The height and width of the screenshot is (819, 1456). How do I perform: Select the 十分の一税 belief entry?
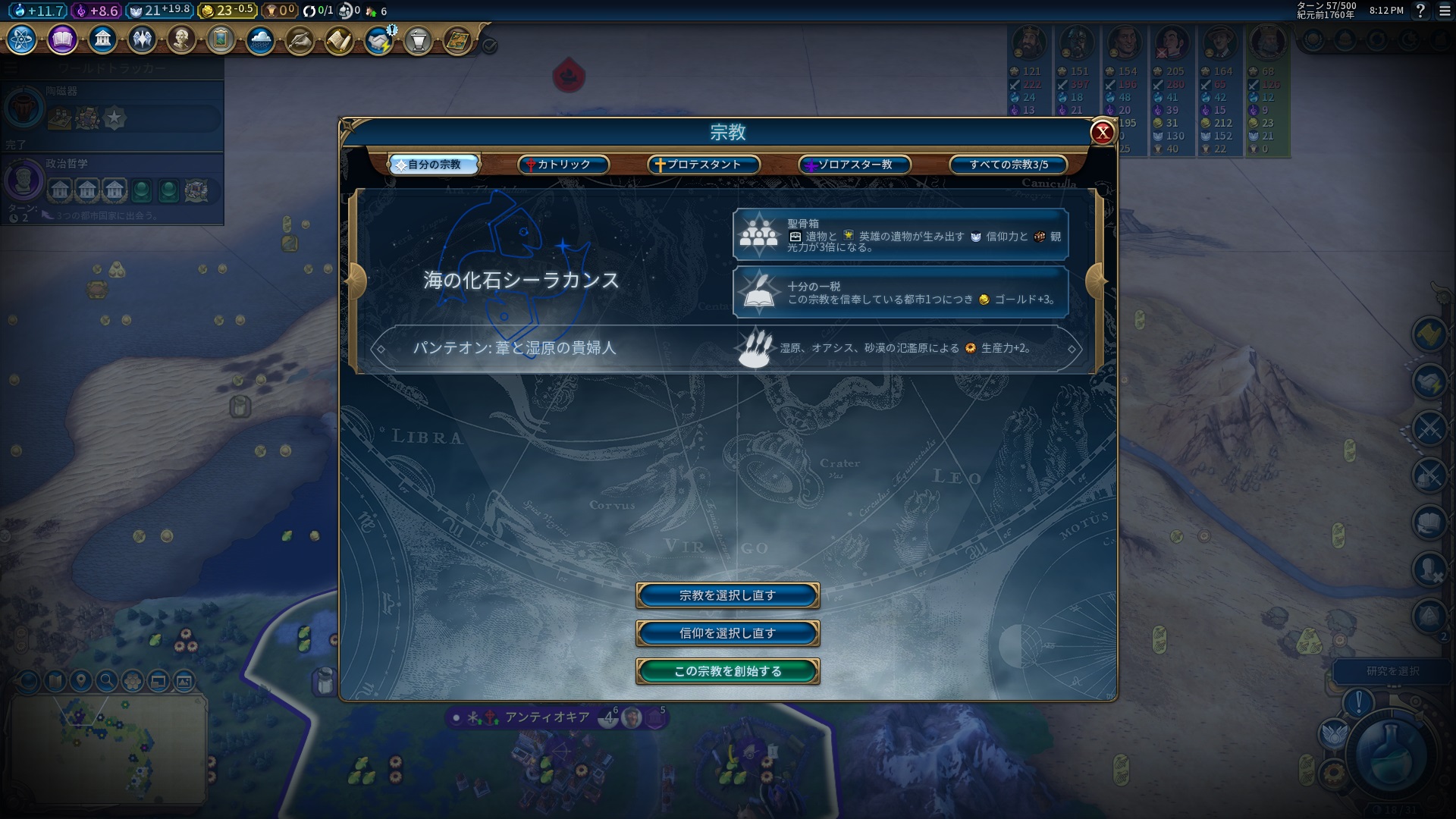[x=900, y=292]
